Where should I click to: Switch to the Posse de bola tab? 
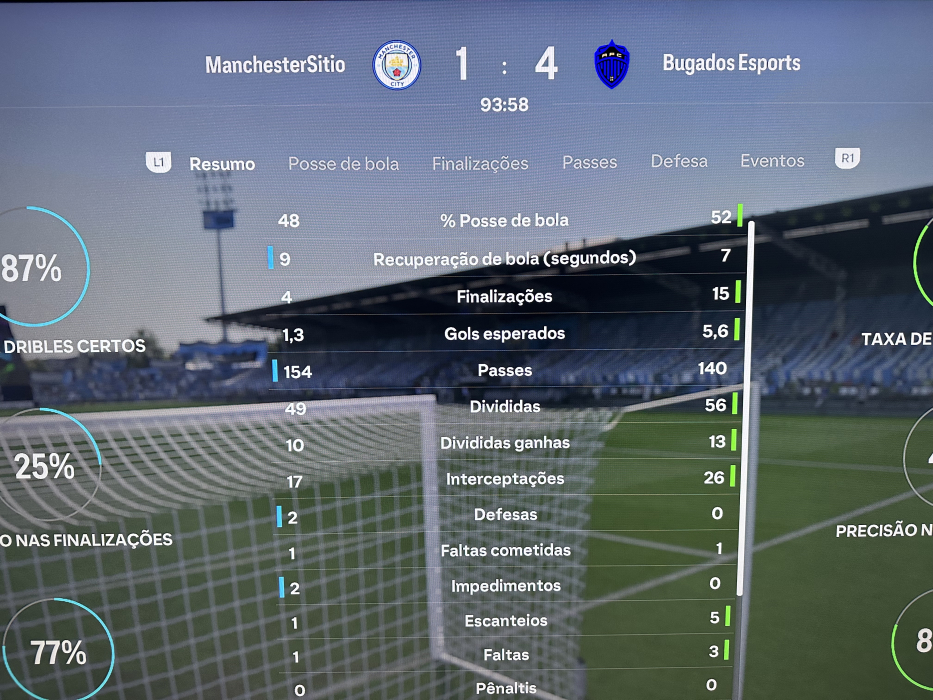pos(343,164)
